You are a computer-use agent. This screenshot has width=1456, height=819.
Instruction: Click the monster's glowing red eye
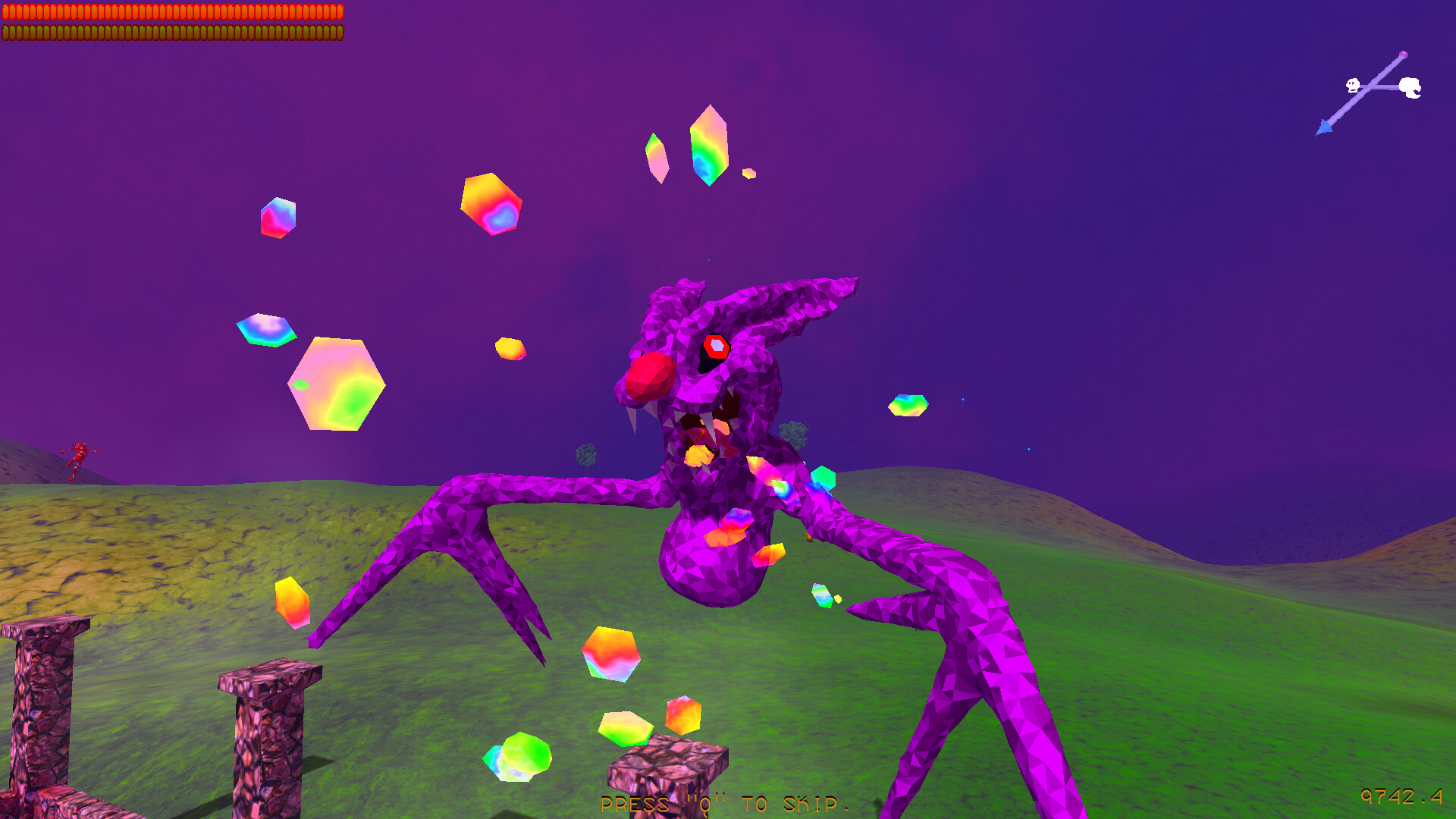pos(717,347)
